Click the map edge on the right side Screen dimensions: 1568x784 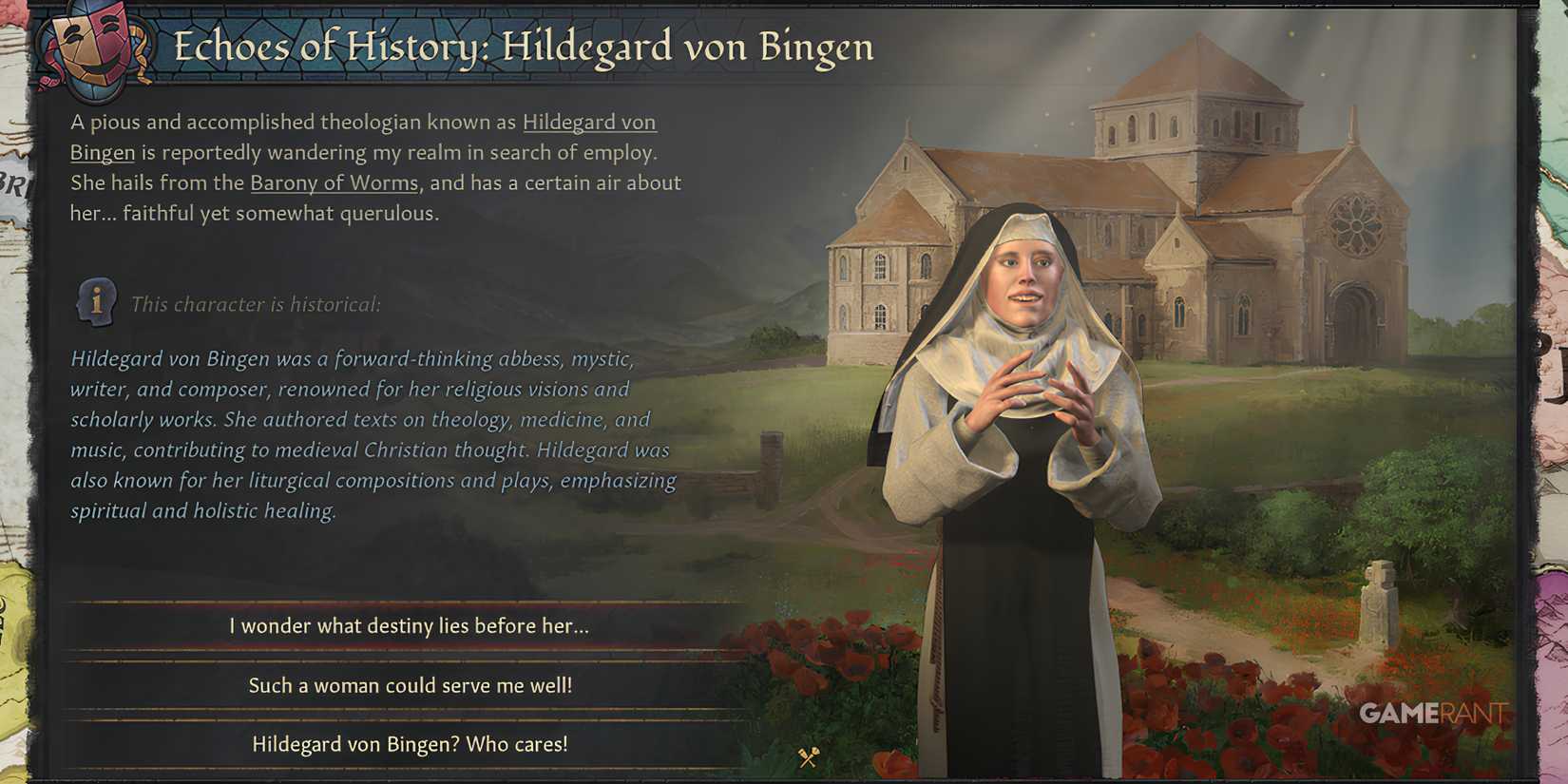1557,380
